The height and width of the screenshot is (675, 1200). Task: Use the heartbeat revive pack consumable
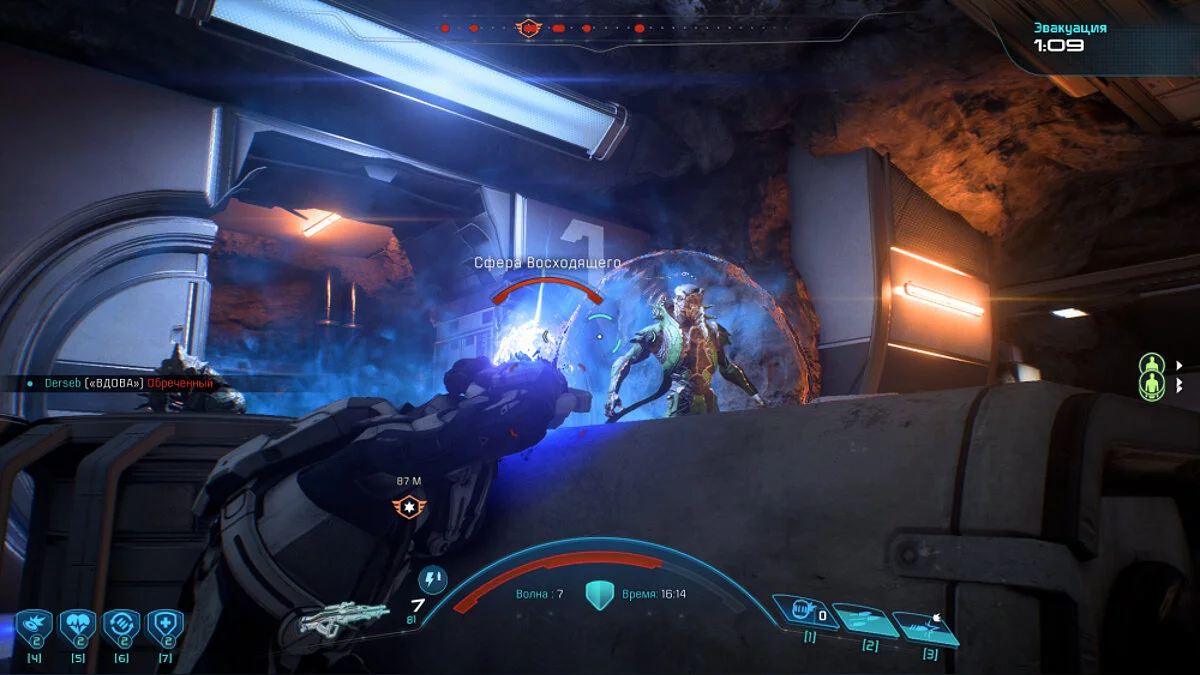(77, 627)
